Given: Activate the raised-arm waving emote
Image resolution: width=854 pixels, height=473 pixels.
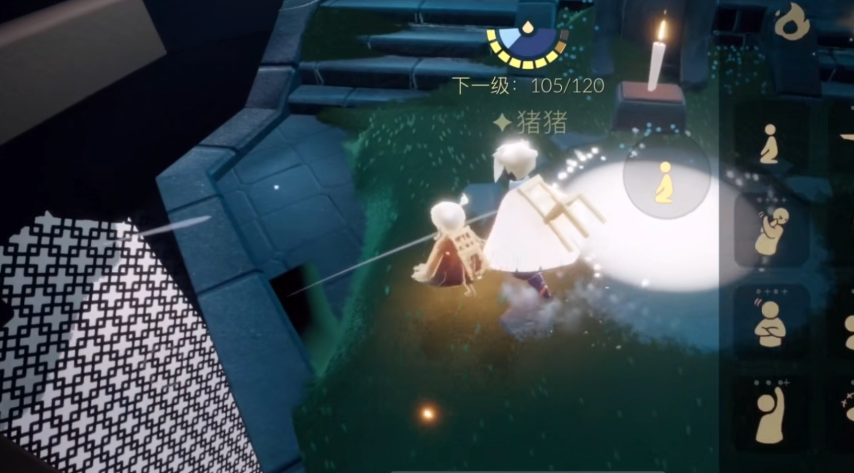Looking at the screenshot, I should 770,412.
